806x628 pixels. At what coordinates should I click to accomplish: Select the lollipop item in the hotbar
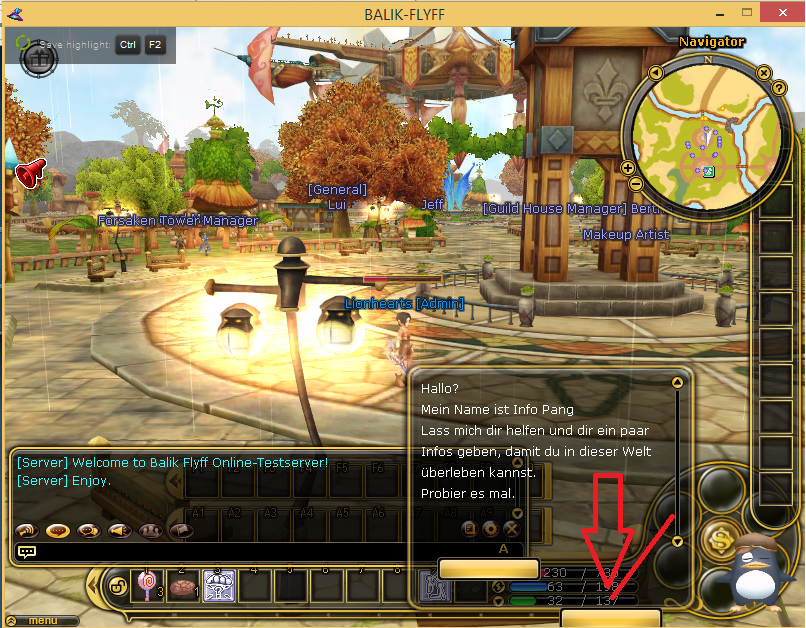145,585
